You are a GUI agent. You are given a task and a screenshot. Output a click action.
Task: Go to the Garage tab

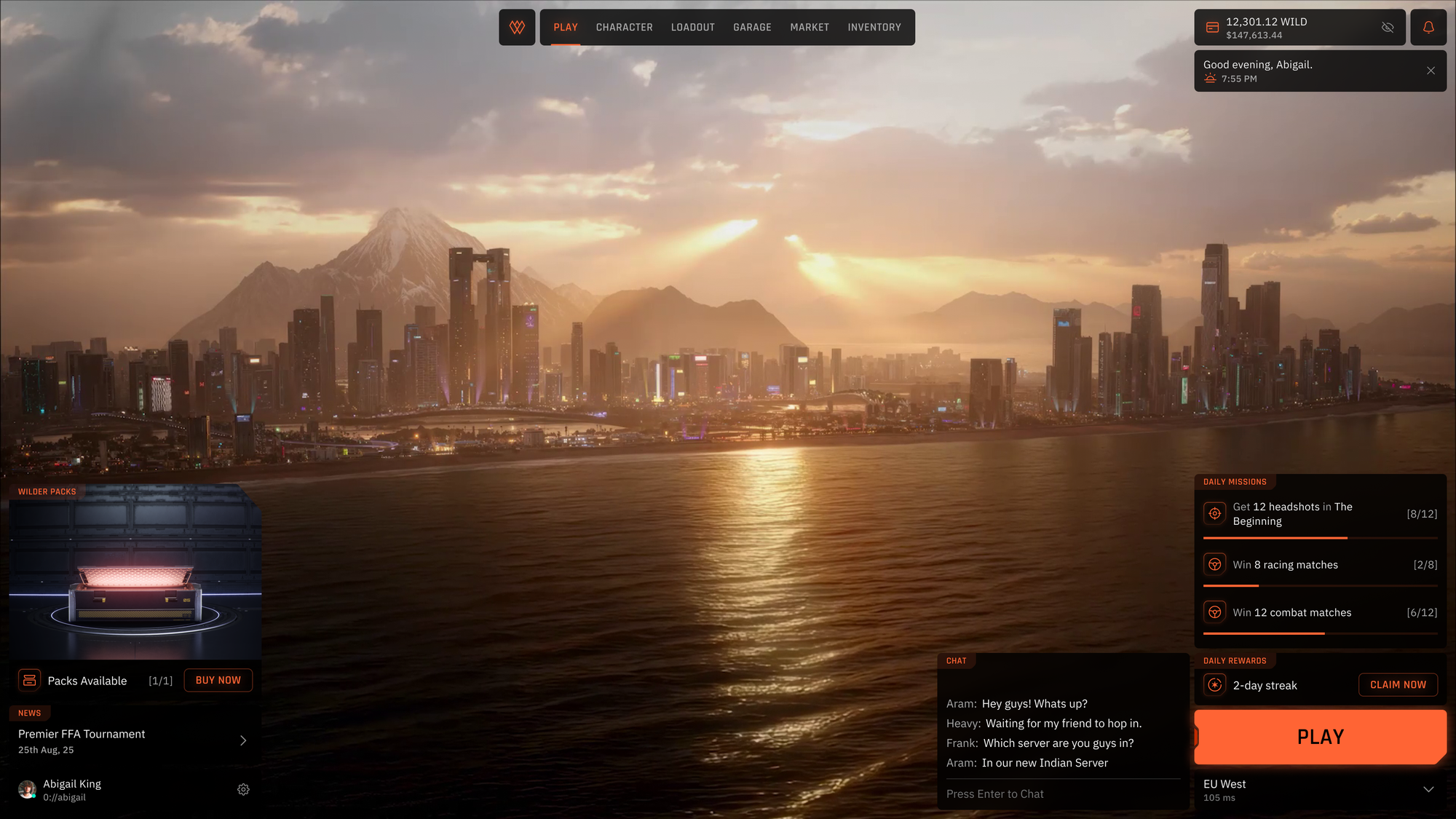(752, 28)
